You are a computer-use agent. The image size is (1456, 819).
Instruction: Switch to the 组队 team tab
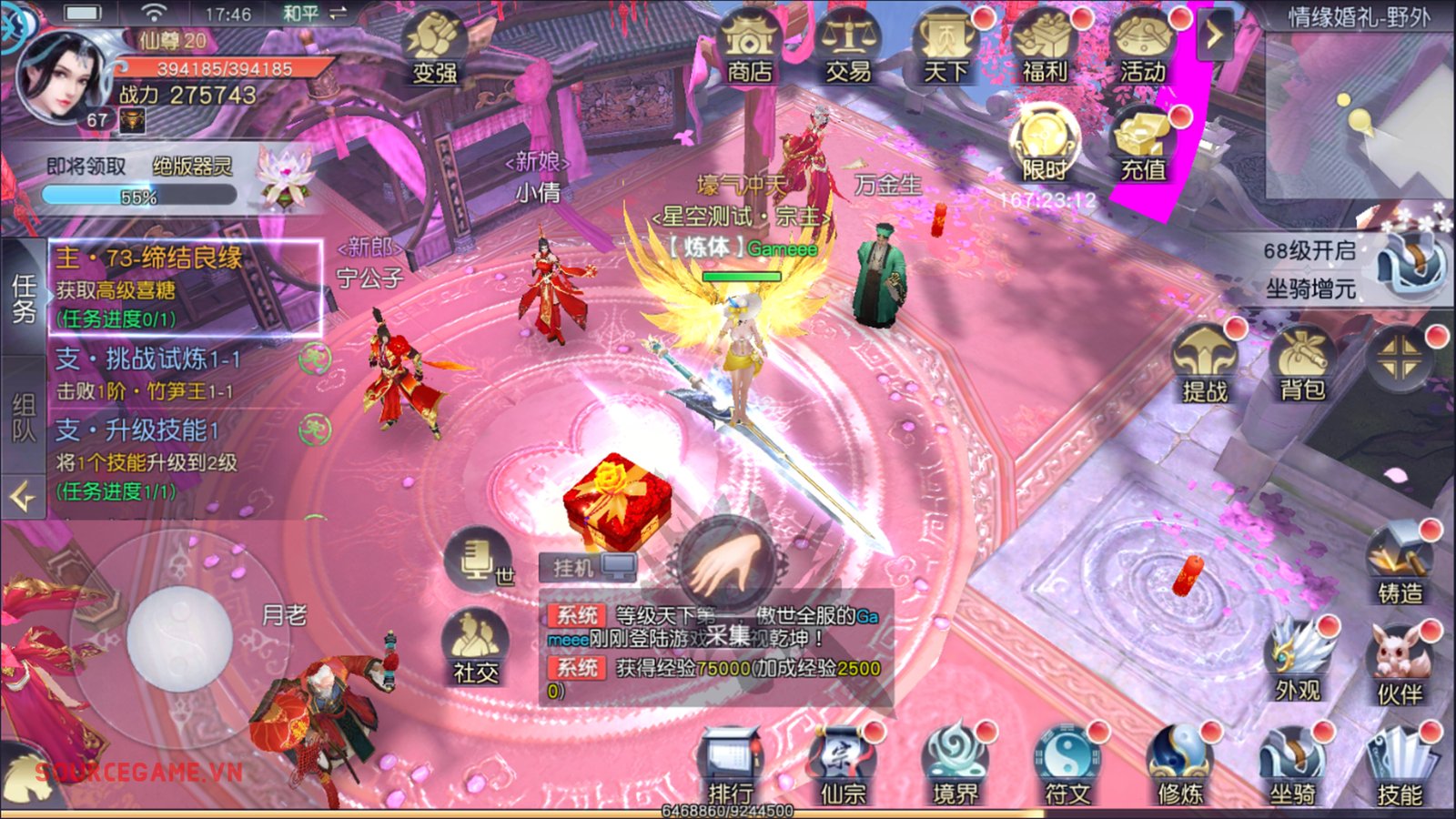click(23, 419)
